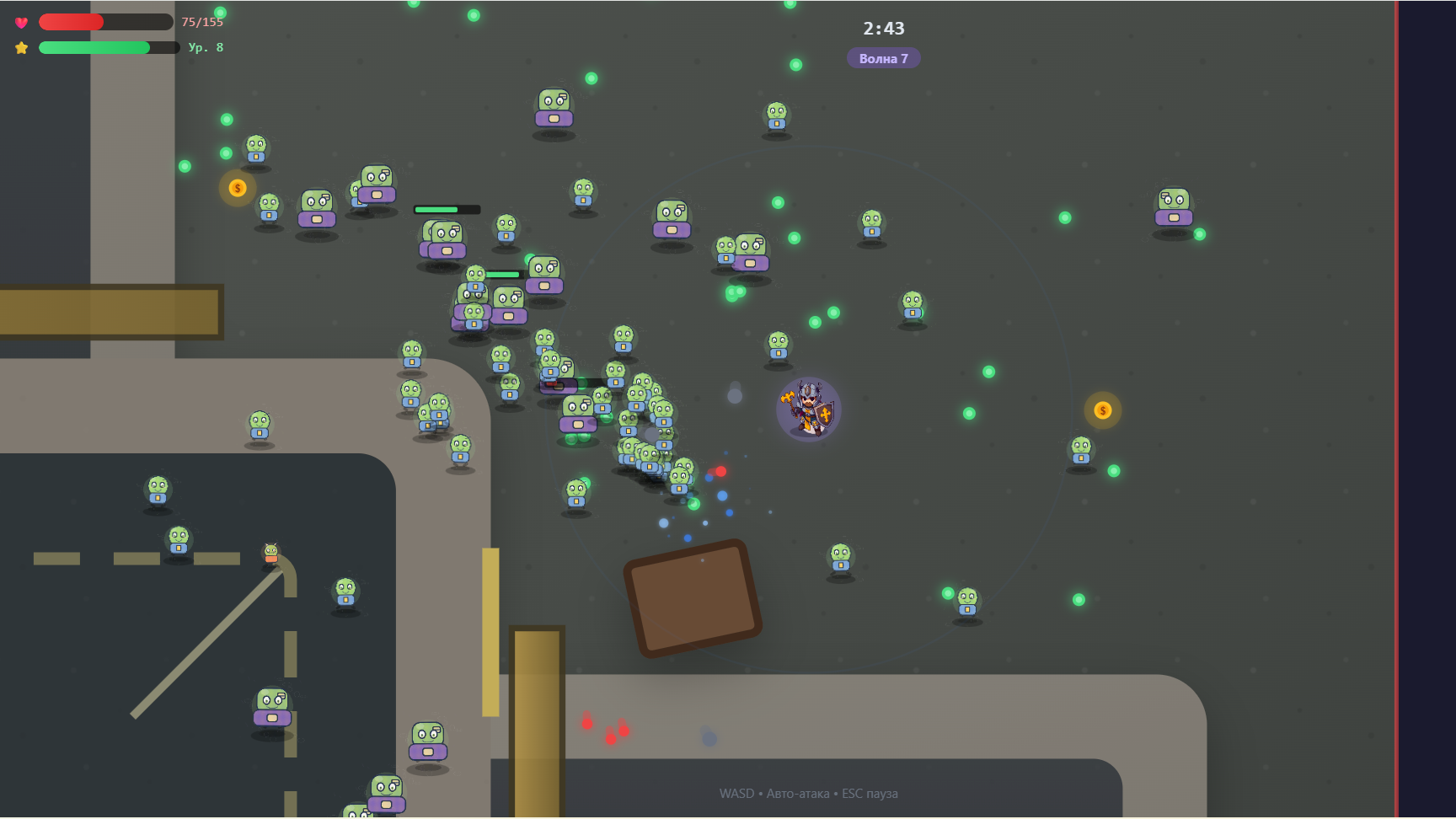Image resolution: width=1456 pixels, height=819 pixels.
Task: Click the 75/155 health readout
Action: [202, 23]
